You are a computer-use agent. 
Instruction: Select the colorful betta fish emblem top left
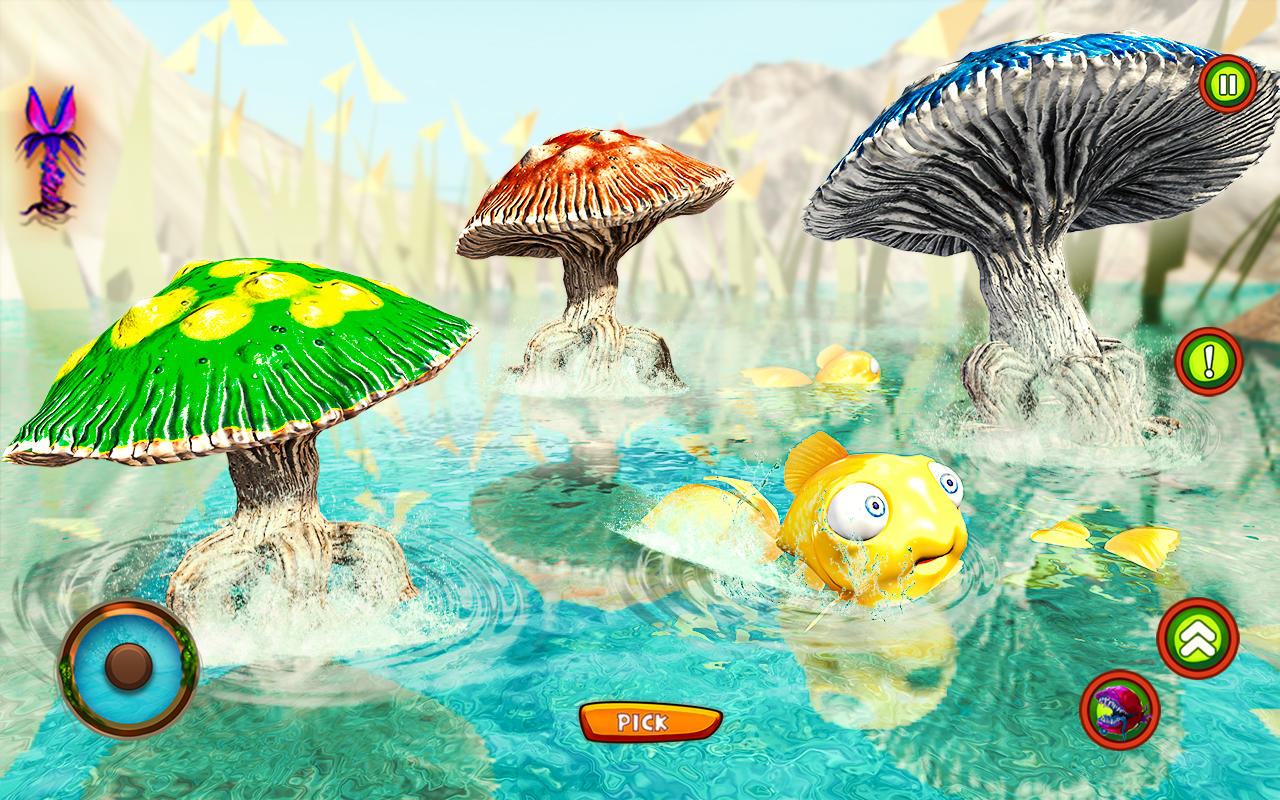(50, 155)
